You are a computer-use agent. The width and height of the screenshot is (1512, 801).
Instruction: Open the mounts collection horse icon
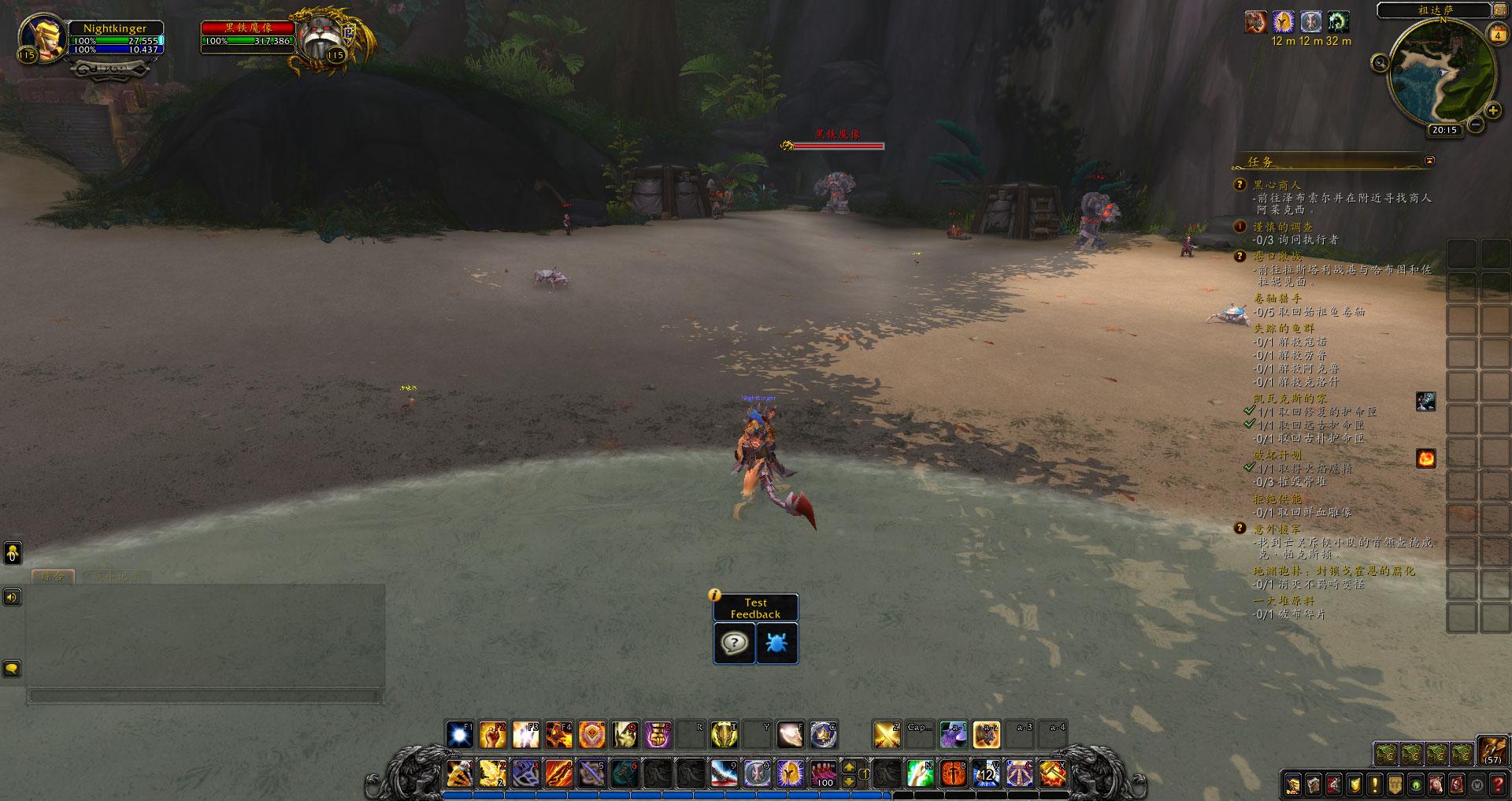point(1436,784)
